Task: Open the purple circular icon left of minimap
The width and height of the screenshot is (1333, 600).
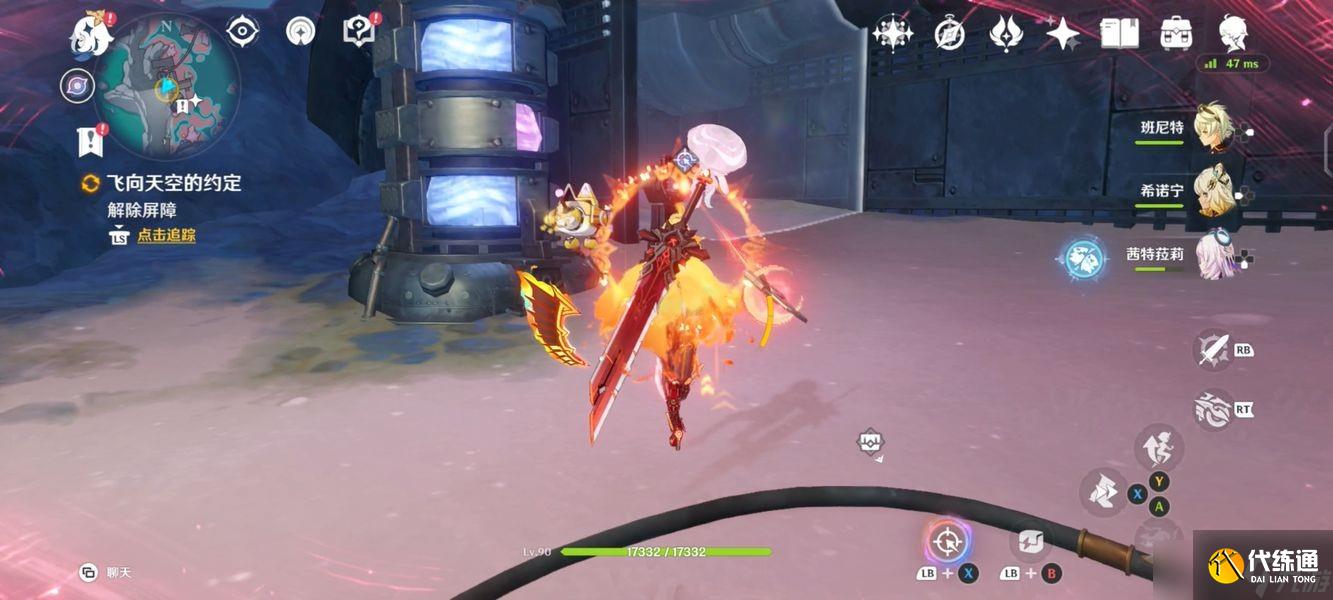Action: 76,86
